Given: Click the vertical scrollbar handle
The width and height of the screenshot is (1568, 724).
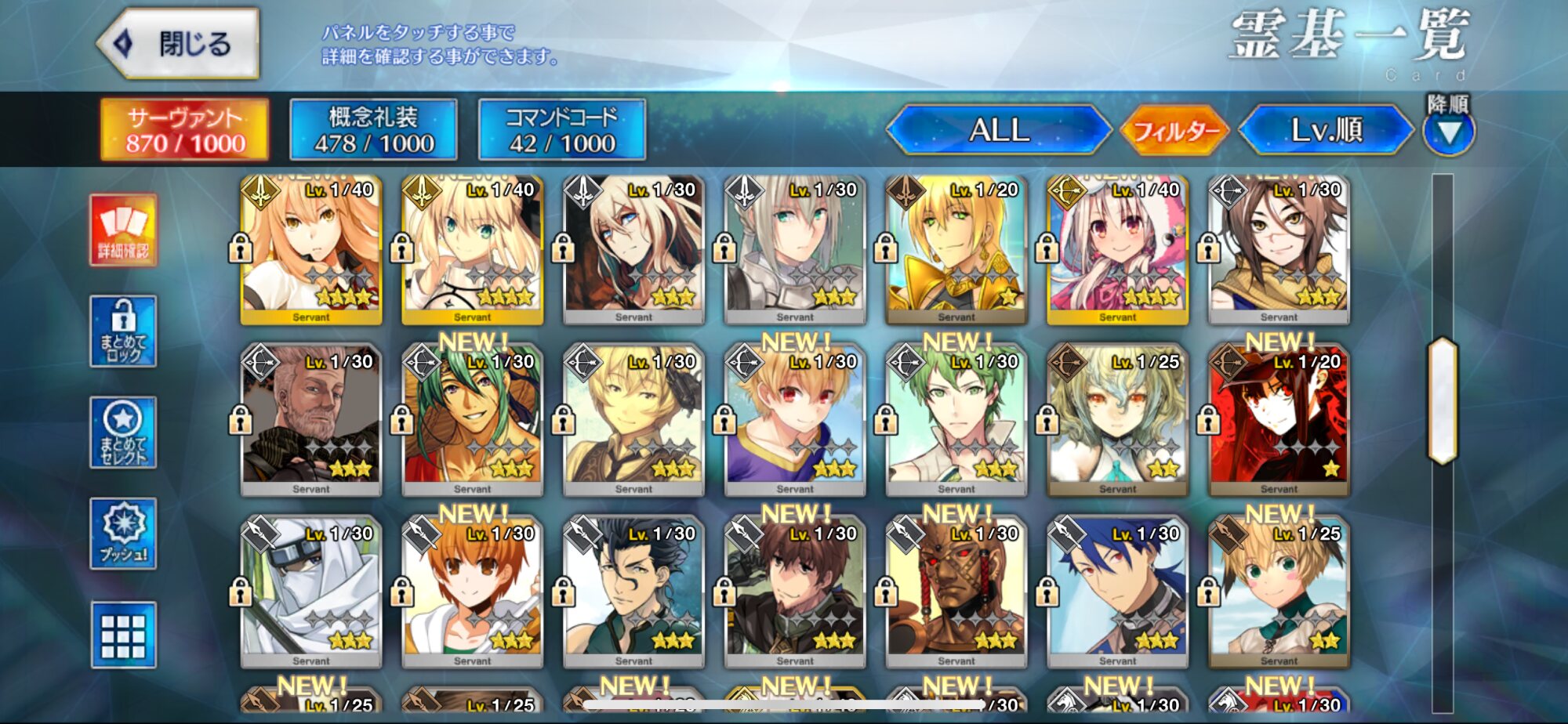Looking at the screenshot, I should tap(1443, 401).
